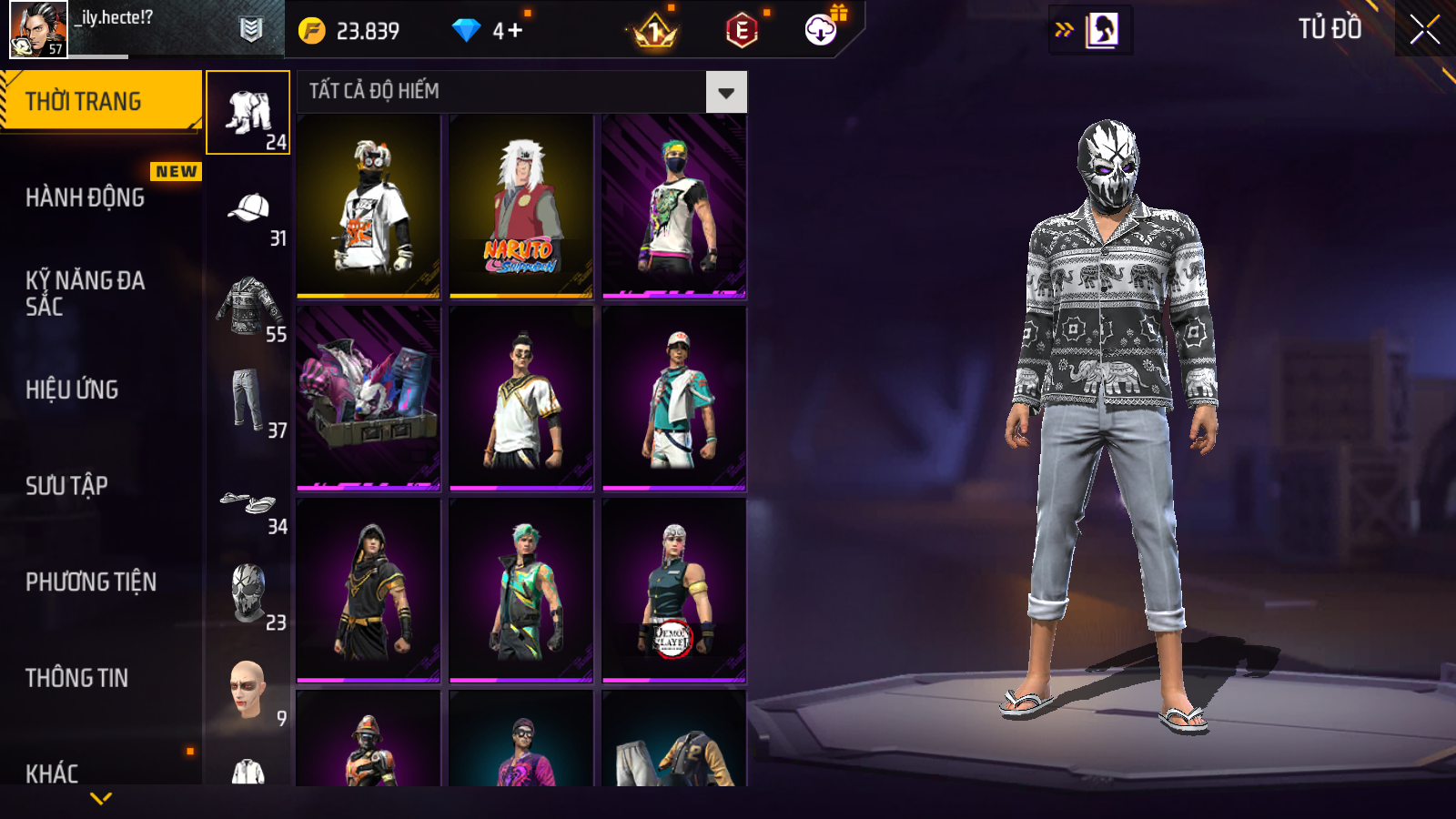Viewport: 1456px width, 819px height.
Task: Expand the Tất Cả Độ Hiếm dropdown
Action: click(725, 92)
